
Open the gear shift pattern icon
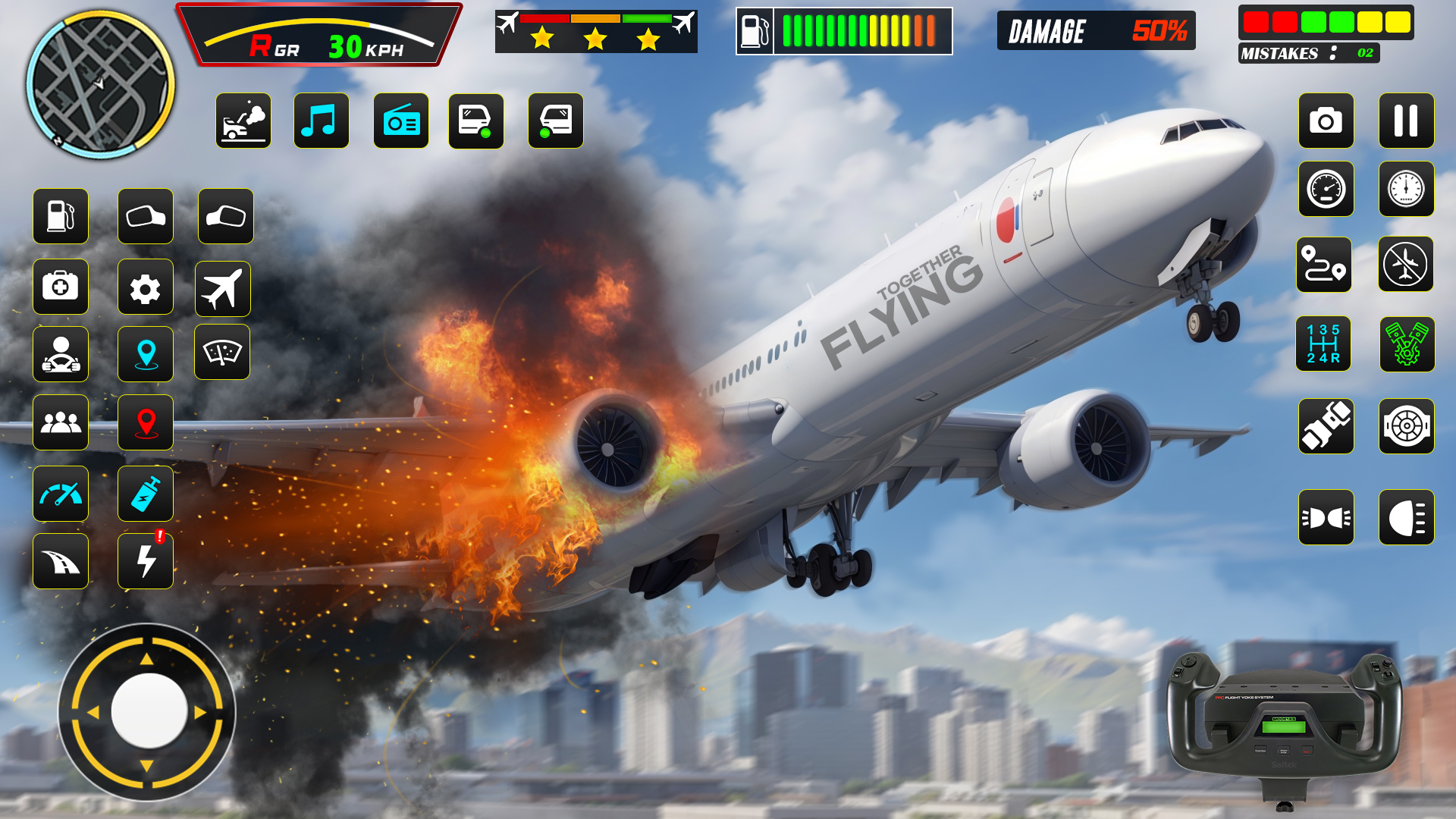(1326, 346)
